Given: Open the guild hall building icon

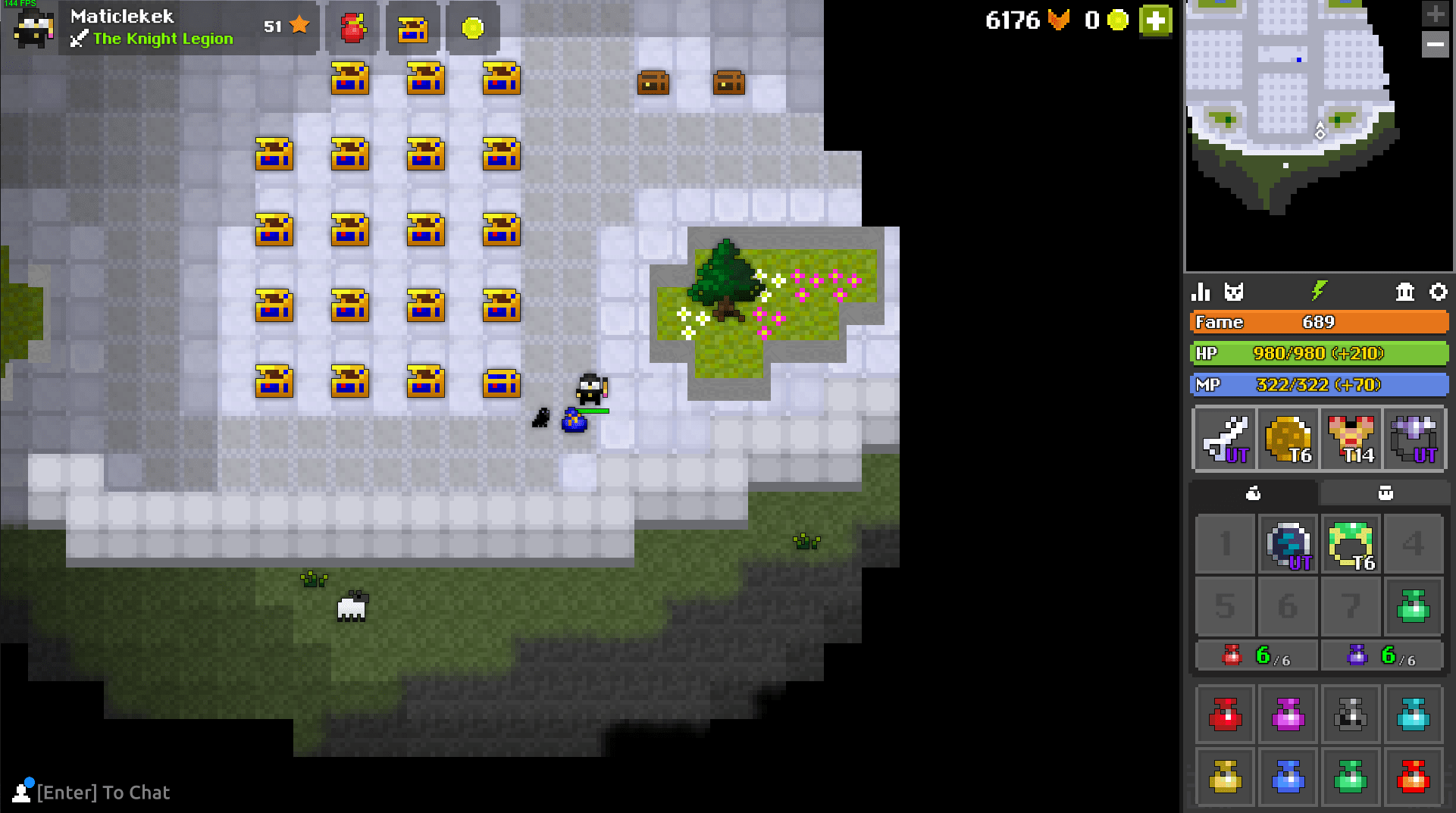Looking at the screenshot, I should coord(1406,292).
